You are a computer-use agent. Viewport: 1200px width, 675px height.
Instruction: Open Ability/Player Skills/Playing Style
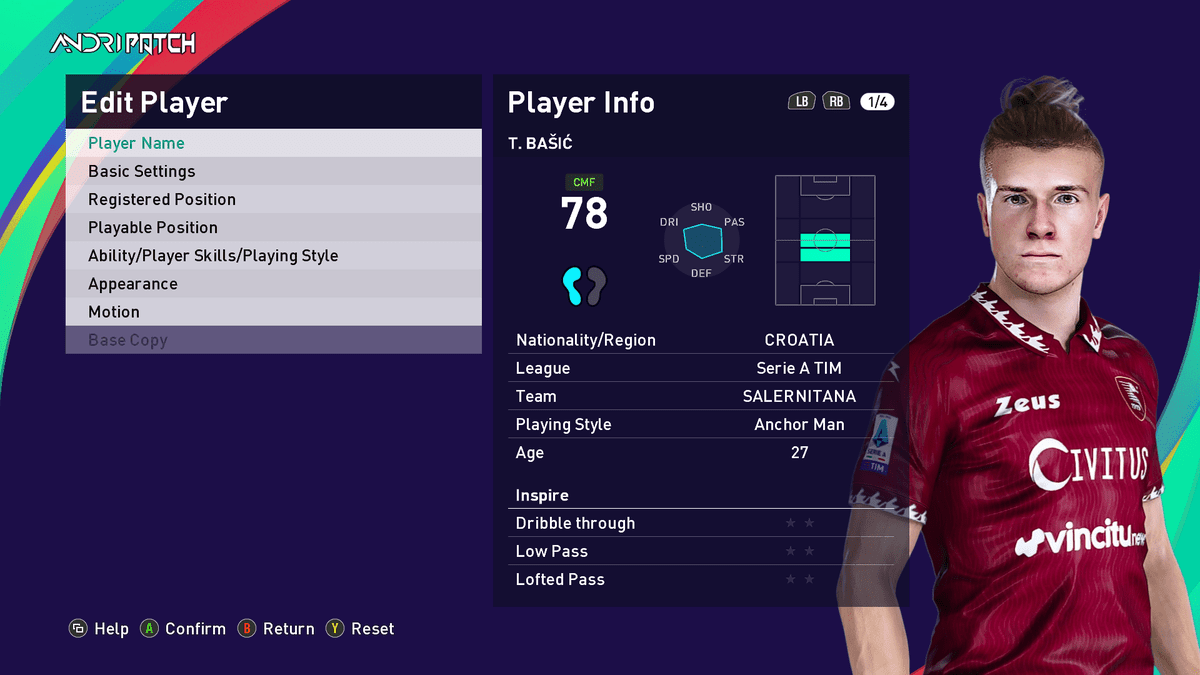tap(273, 255)
